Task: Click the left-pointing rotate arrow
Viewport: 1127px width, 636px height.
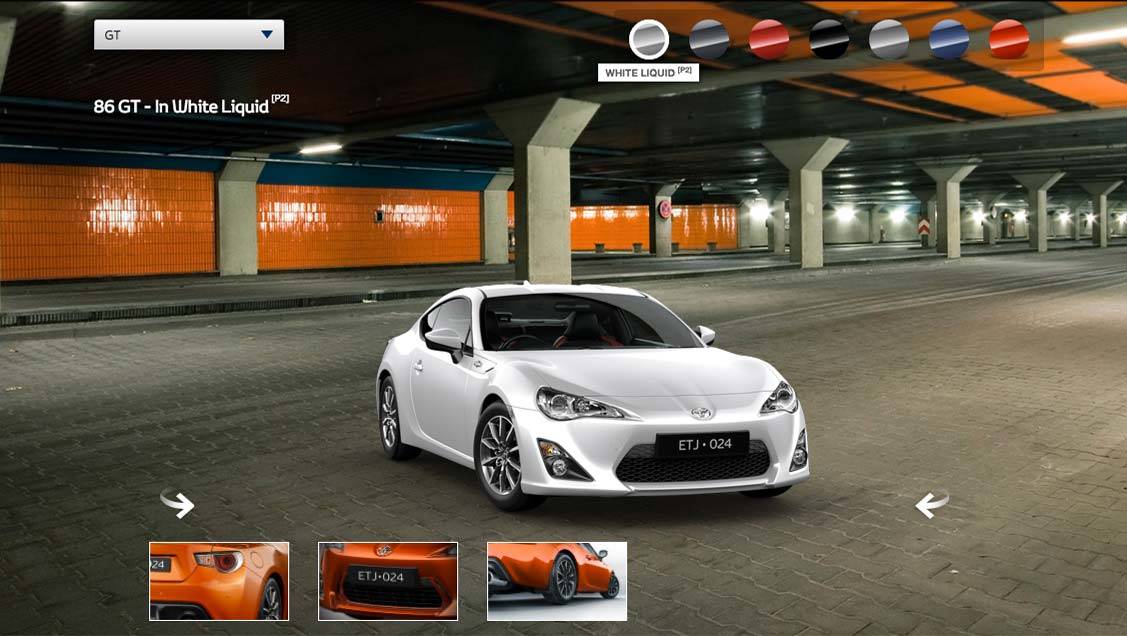Action: point(931,503)
